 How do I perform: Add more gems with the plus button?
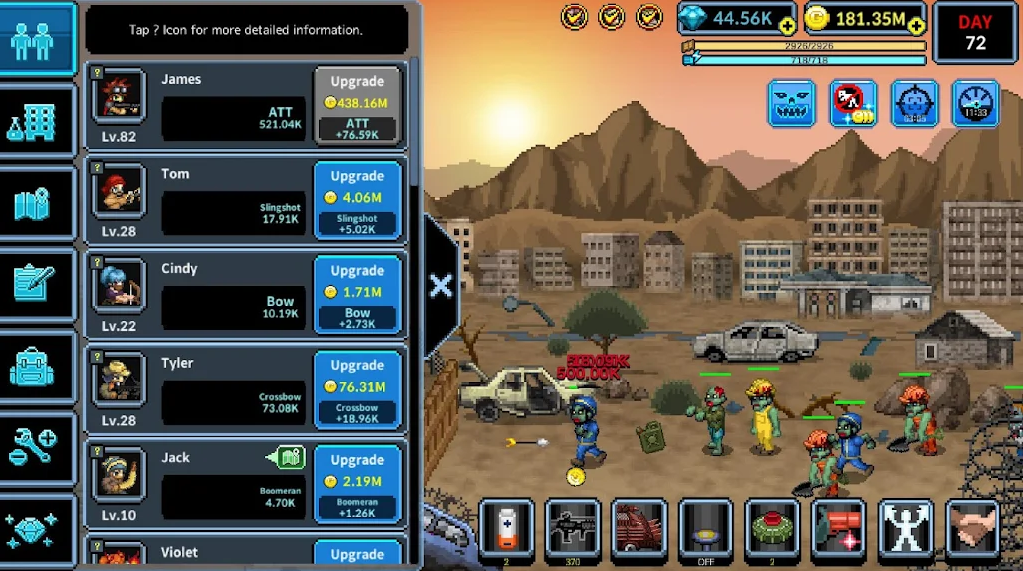pyautogui.click(x=787, y=26)
